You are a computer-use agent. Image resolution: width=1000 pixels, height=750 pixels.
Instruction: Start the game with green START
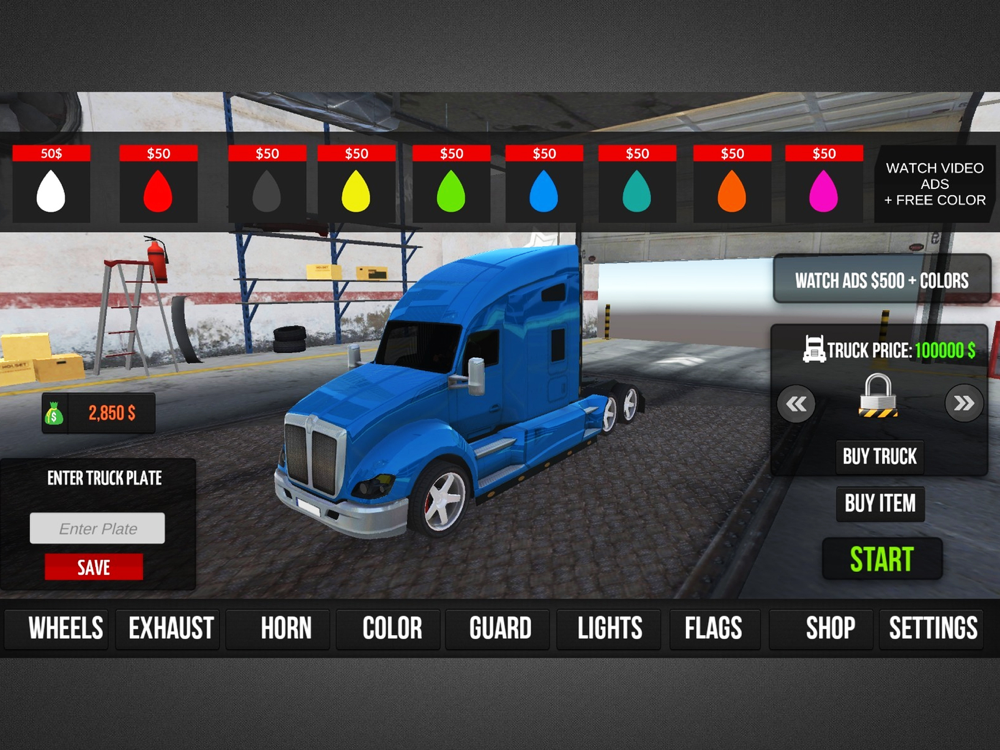click(x=882, y=559)
